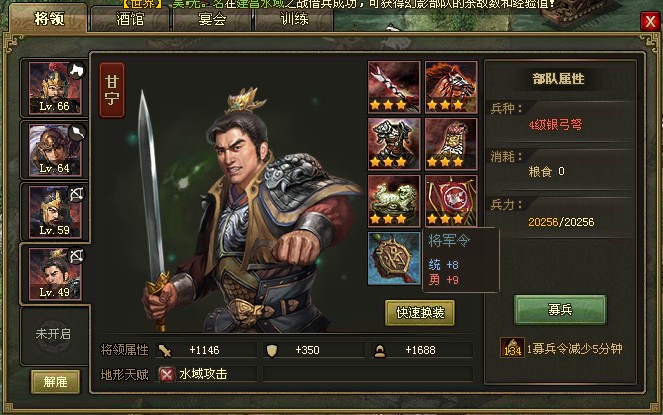This screenshot has height=415, width=663.
Task: Select the 将领 generals tab
Action: click(x=48, y=19)
